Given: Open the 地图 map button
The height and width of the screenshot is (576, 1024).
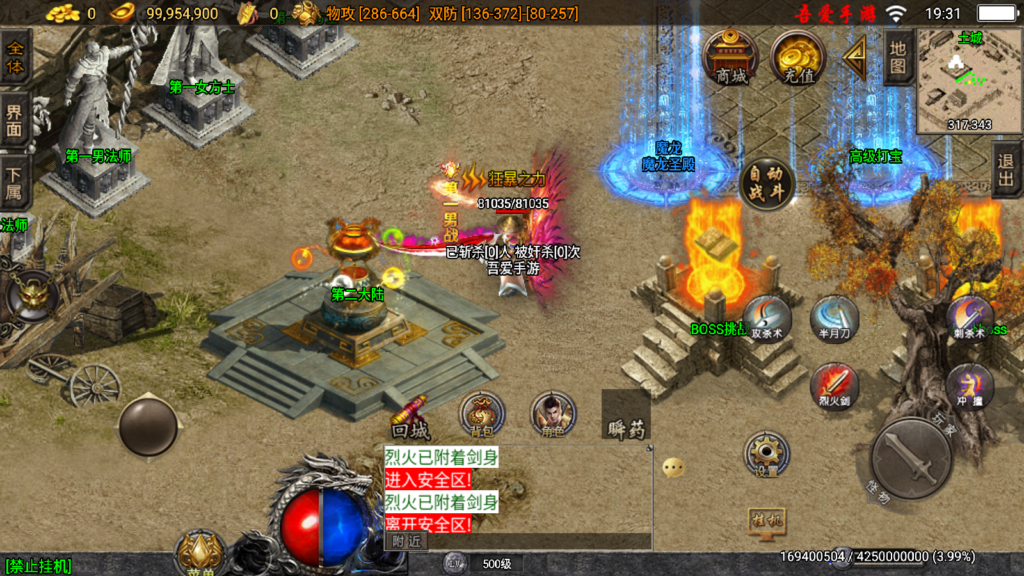Looking at the screenshot, I should pyautogui.click(x=898, y=58).
